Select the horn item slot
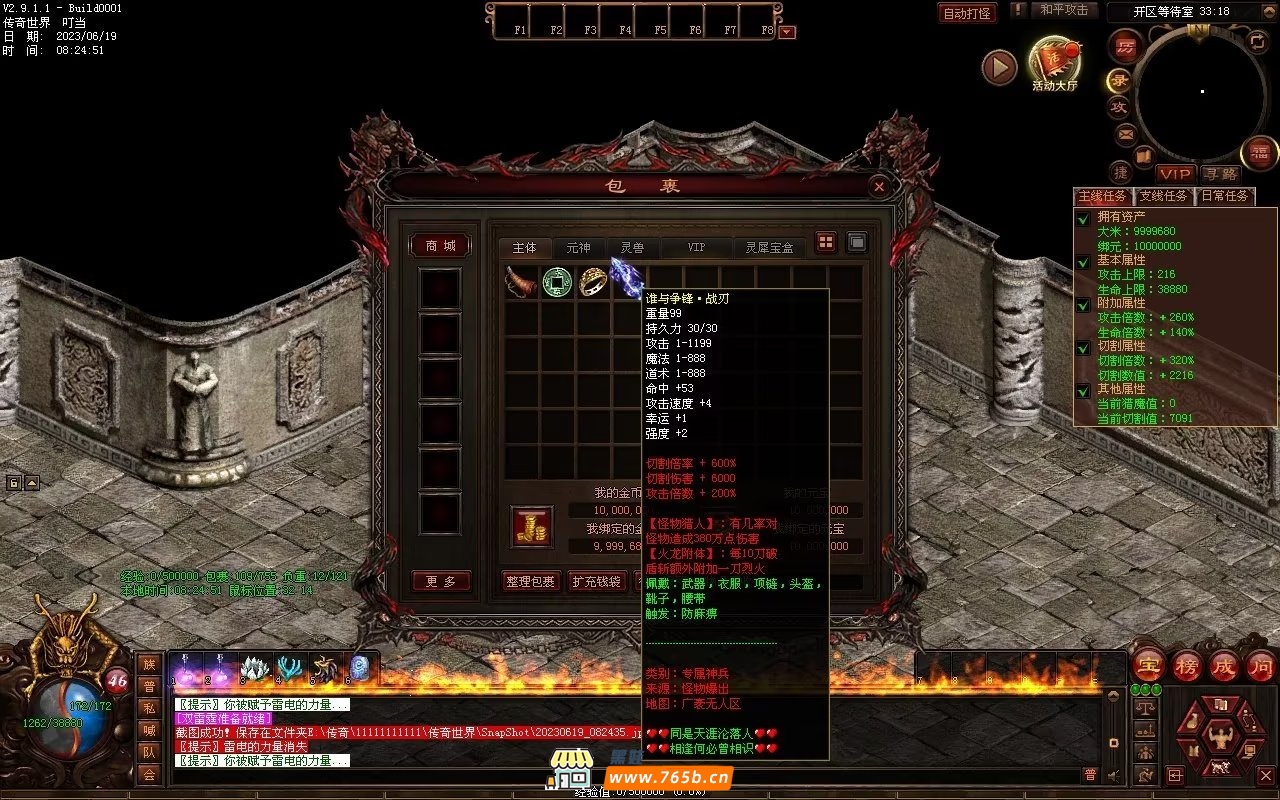 tap(521, 282)
